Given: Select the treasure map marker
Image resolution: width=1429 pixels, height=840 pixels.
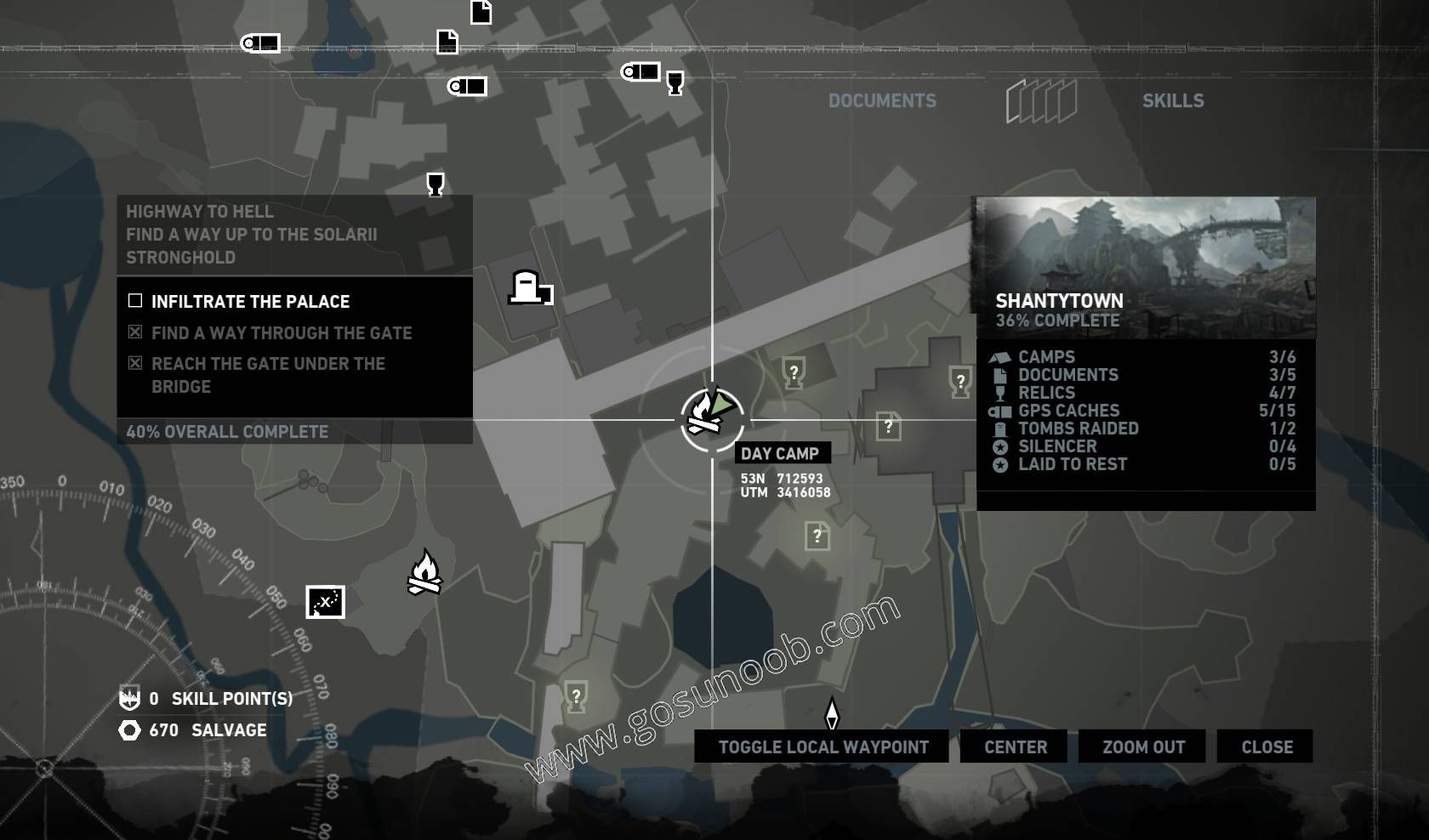Looking at the screenshot, I should [325, 602].
